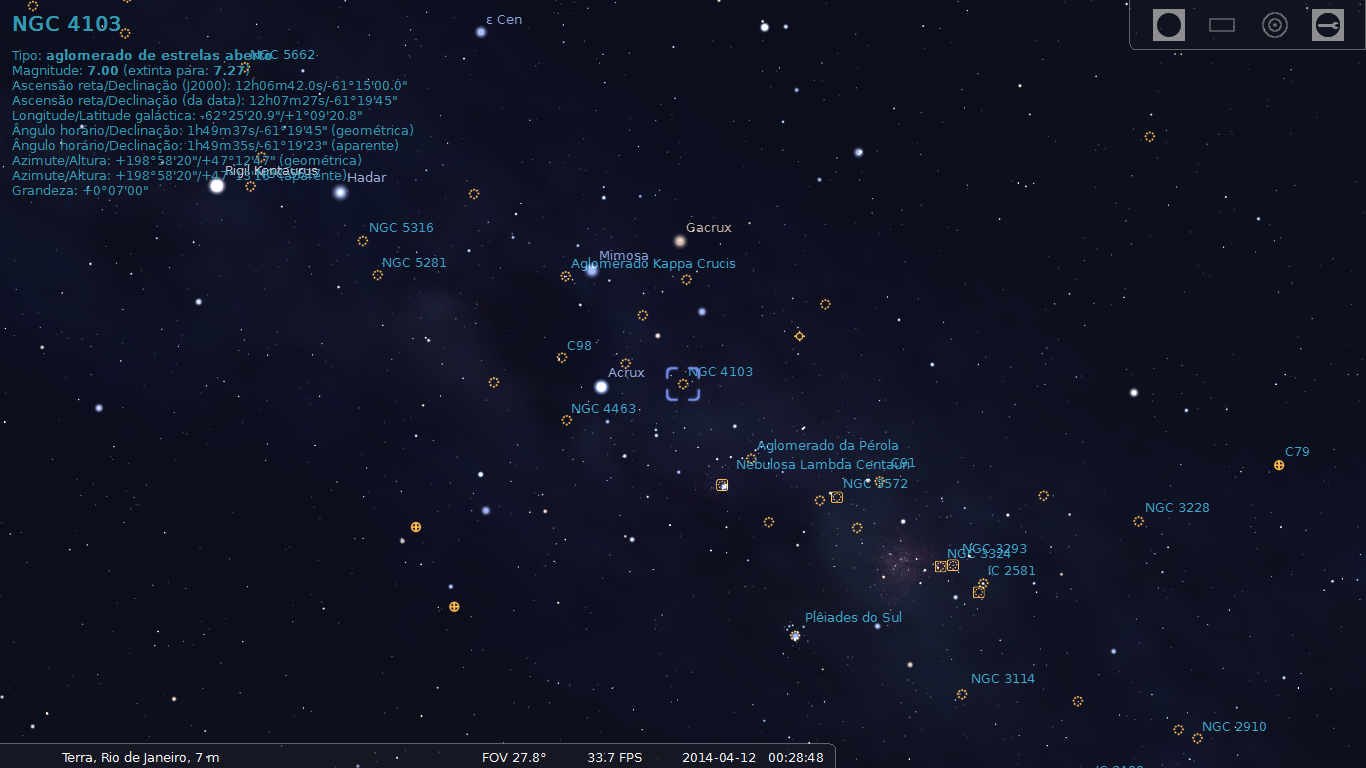Image resolution: width=1366 pixels, height=768 pixels.
Task: Click the cluster marker under Plêiades do Sul
Action: tap(793, 634)
